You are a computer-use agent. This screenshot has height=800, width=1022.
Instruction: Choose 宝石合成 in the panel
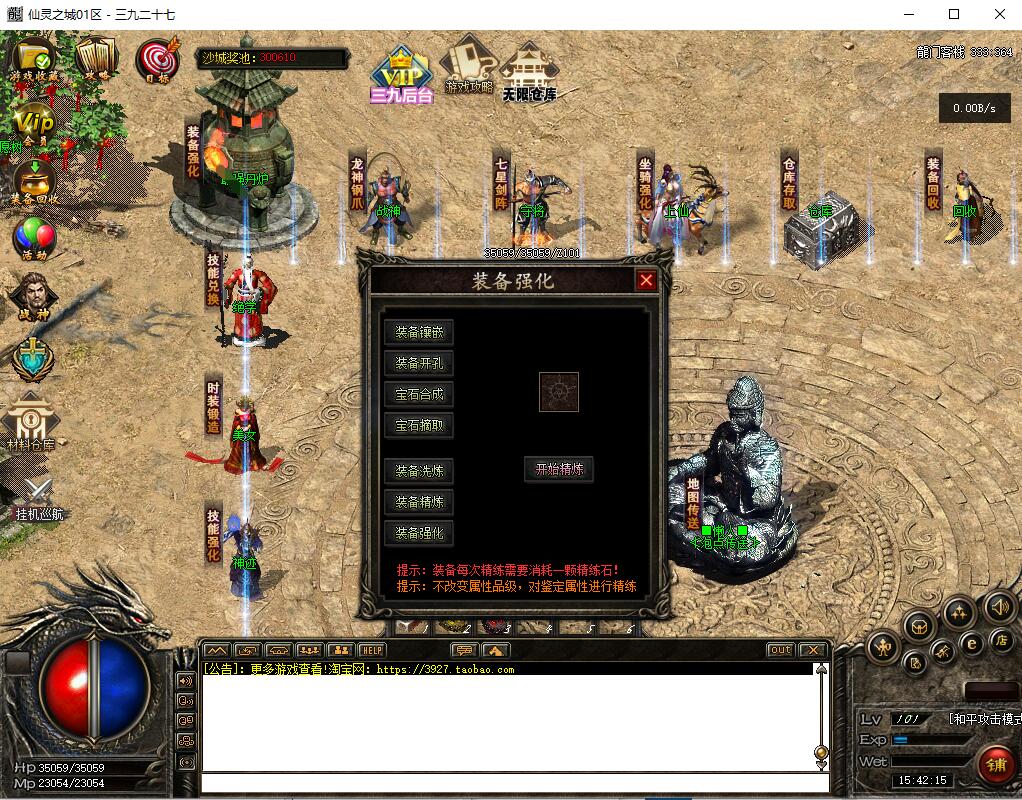click(419, 395)
